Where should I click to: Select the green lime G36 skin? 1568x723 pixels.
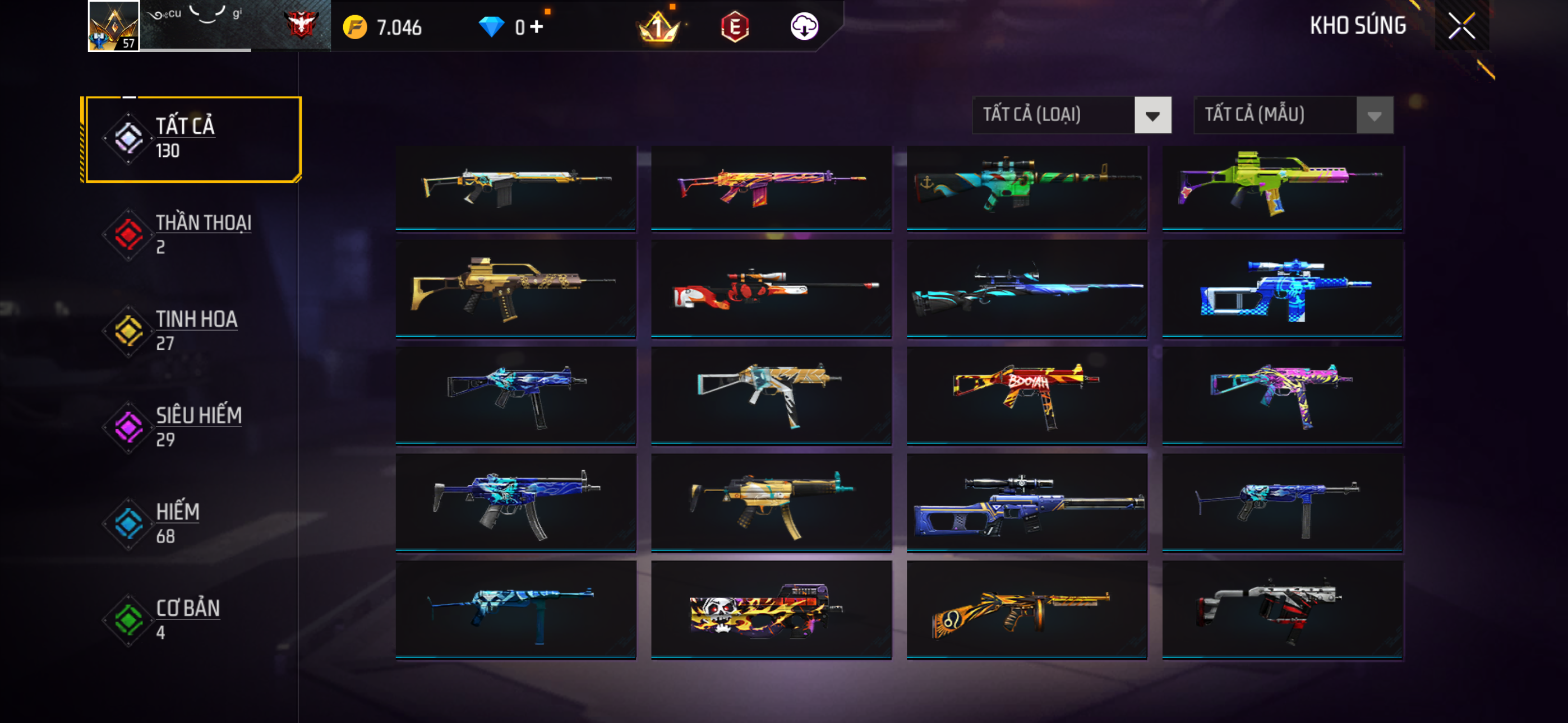click(1282, 187)
